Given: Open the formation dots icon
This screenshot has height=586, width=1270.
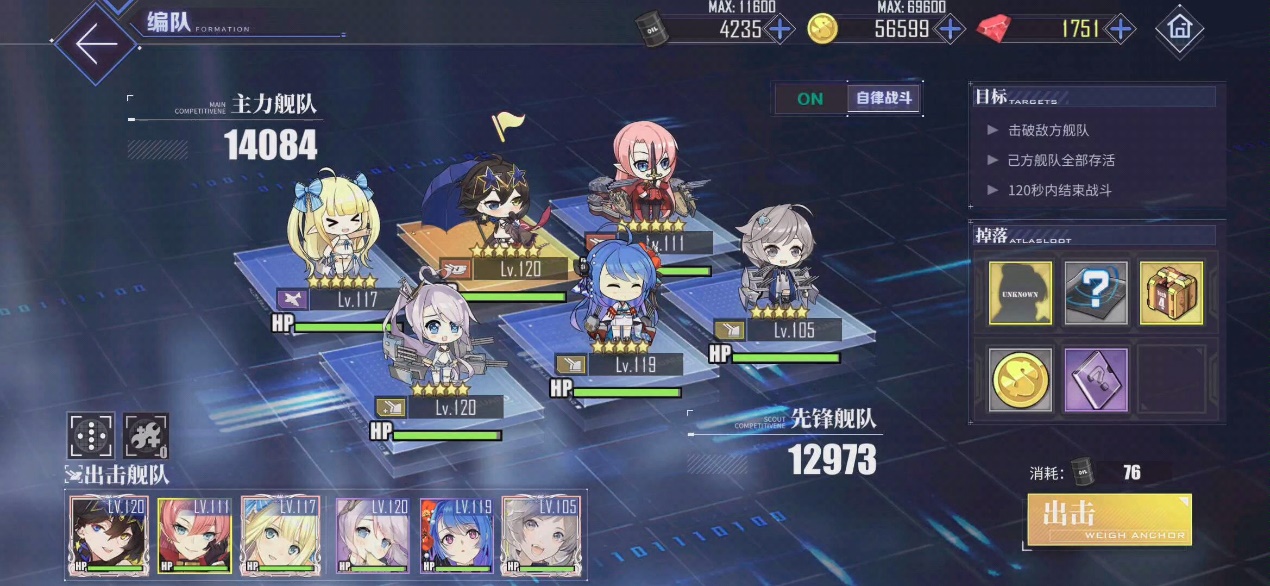Looking at the screenshot, I should pos(91,436).
